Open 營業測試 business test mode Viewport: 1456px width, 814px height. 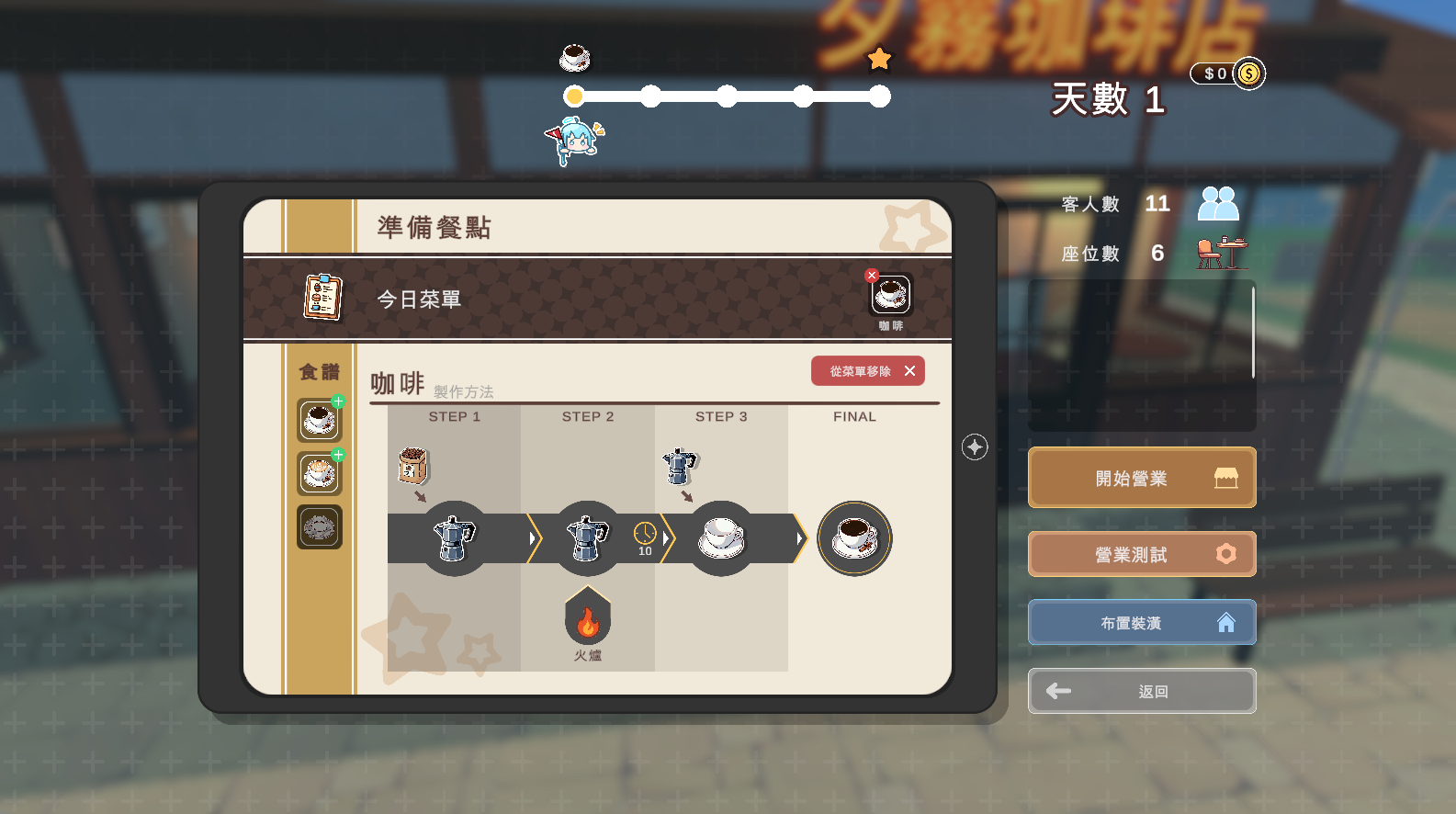(x=1141, y=554)
